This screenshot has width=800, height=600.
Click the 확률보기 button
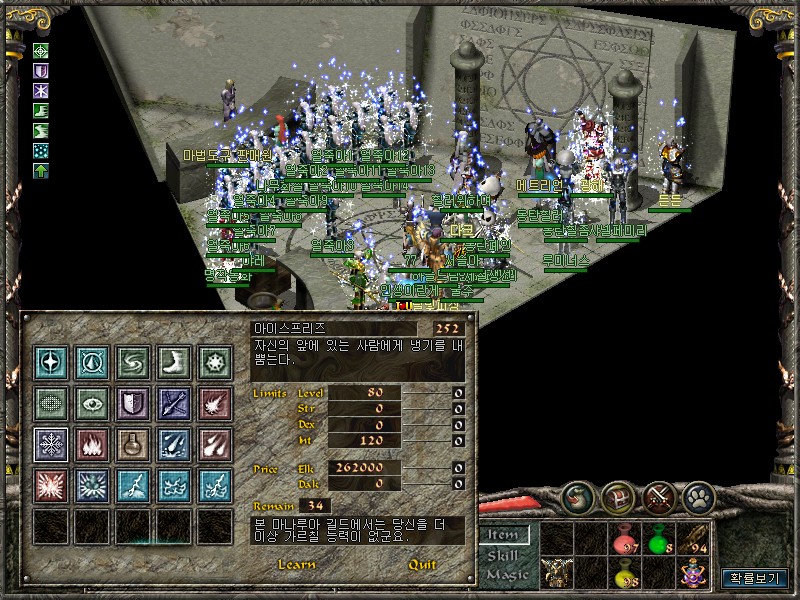(753, 578)
